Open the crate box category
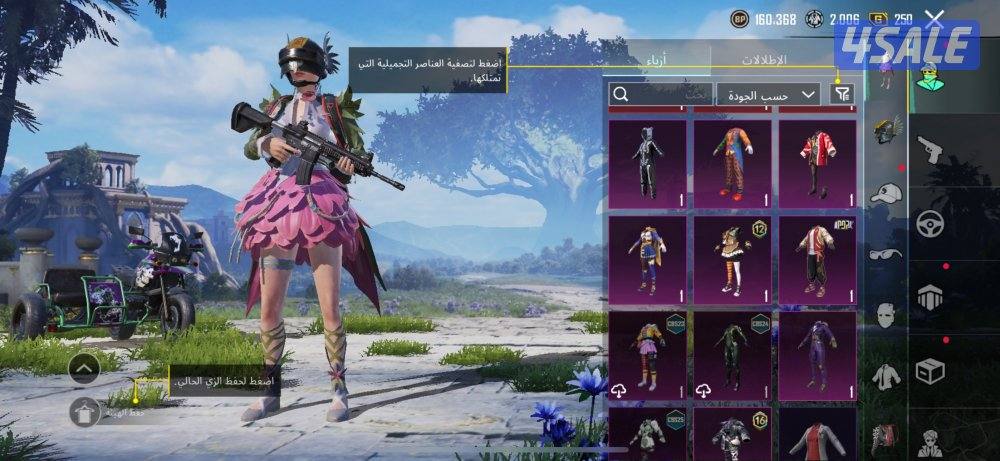This screenshot has height=461, width=1000. click(931, 372)
